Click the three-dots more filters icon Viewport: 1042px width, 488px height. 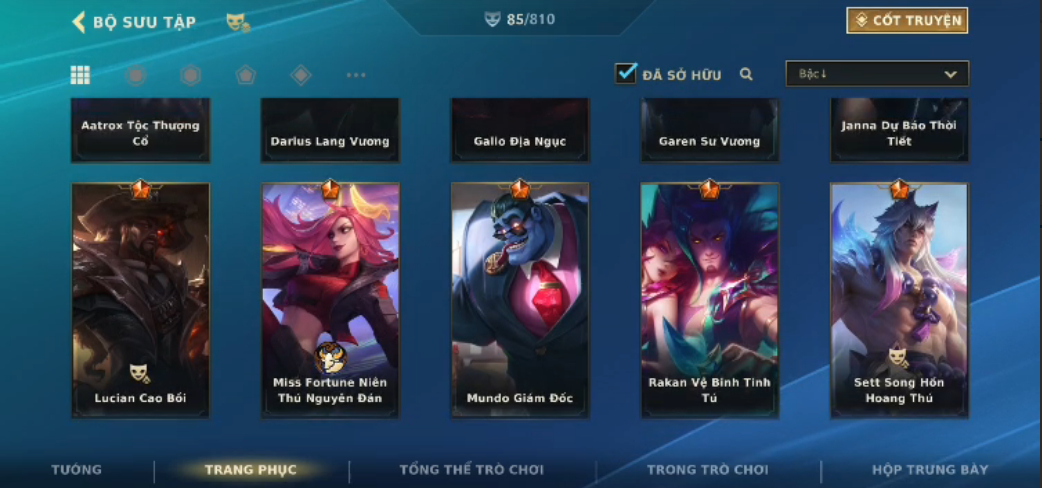tap(356, 75)
